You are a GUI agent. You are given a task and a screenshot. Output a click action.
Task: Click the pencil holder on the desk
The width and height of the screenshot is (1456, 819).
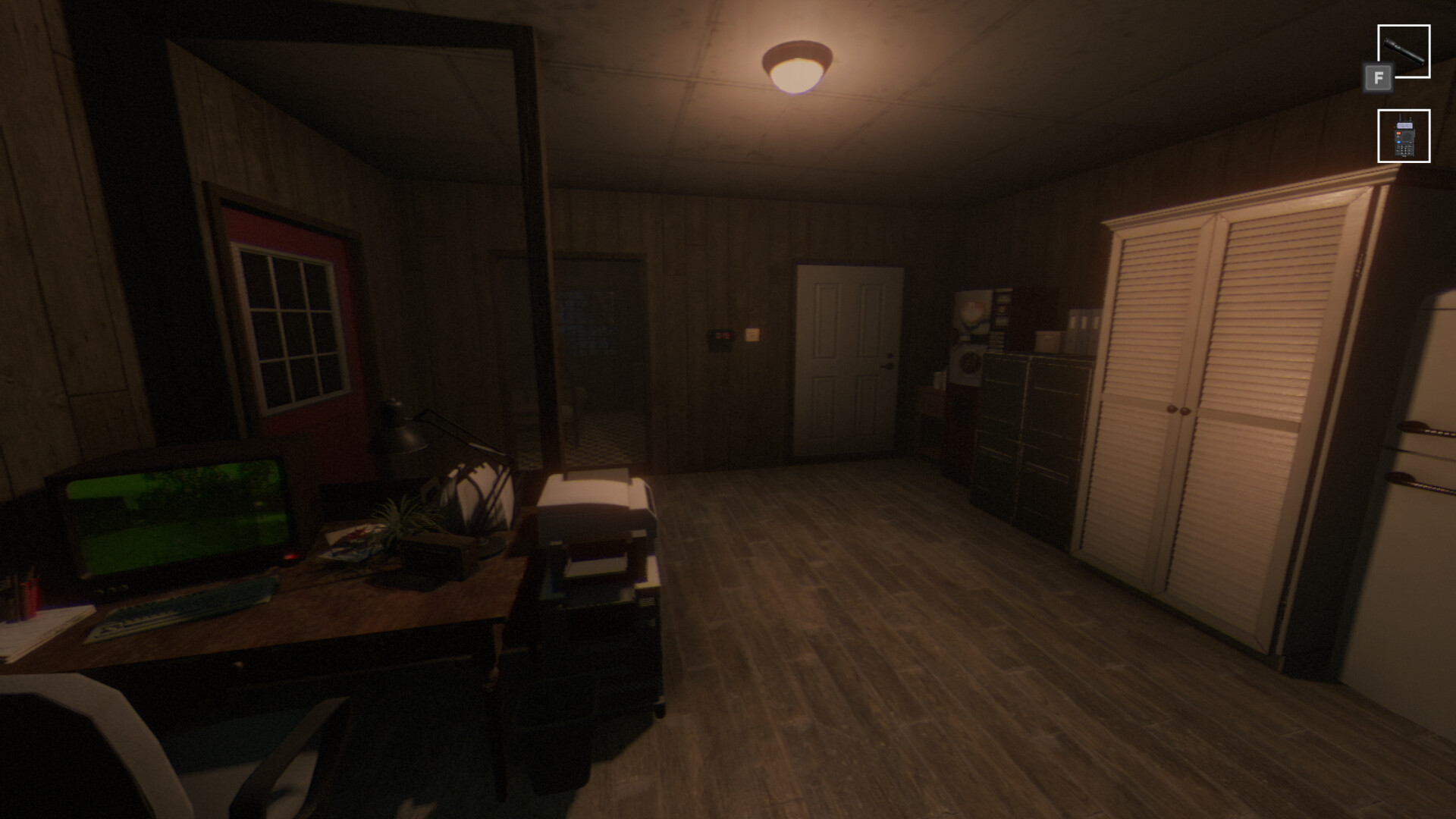(x=30, y=599)
